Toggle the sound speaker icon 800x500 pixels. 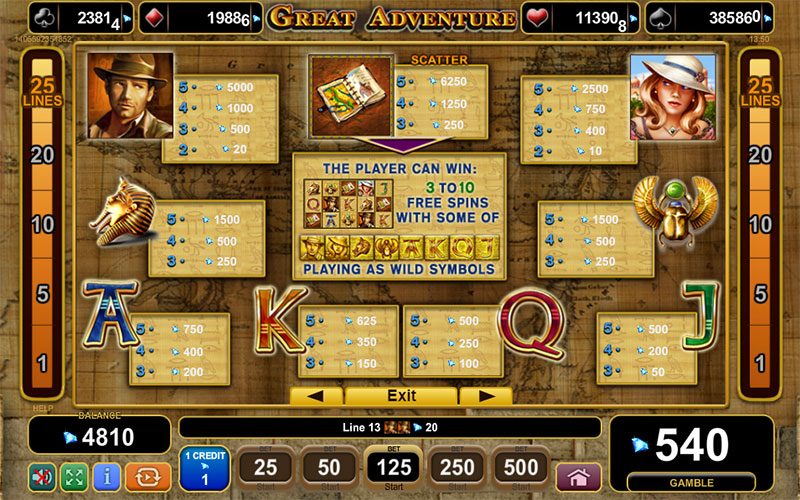[x=42, y=475]
